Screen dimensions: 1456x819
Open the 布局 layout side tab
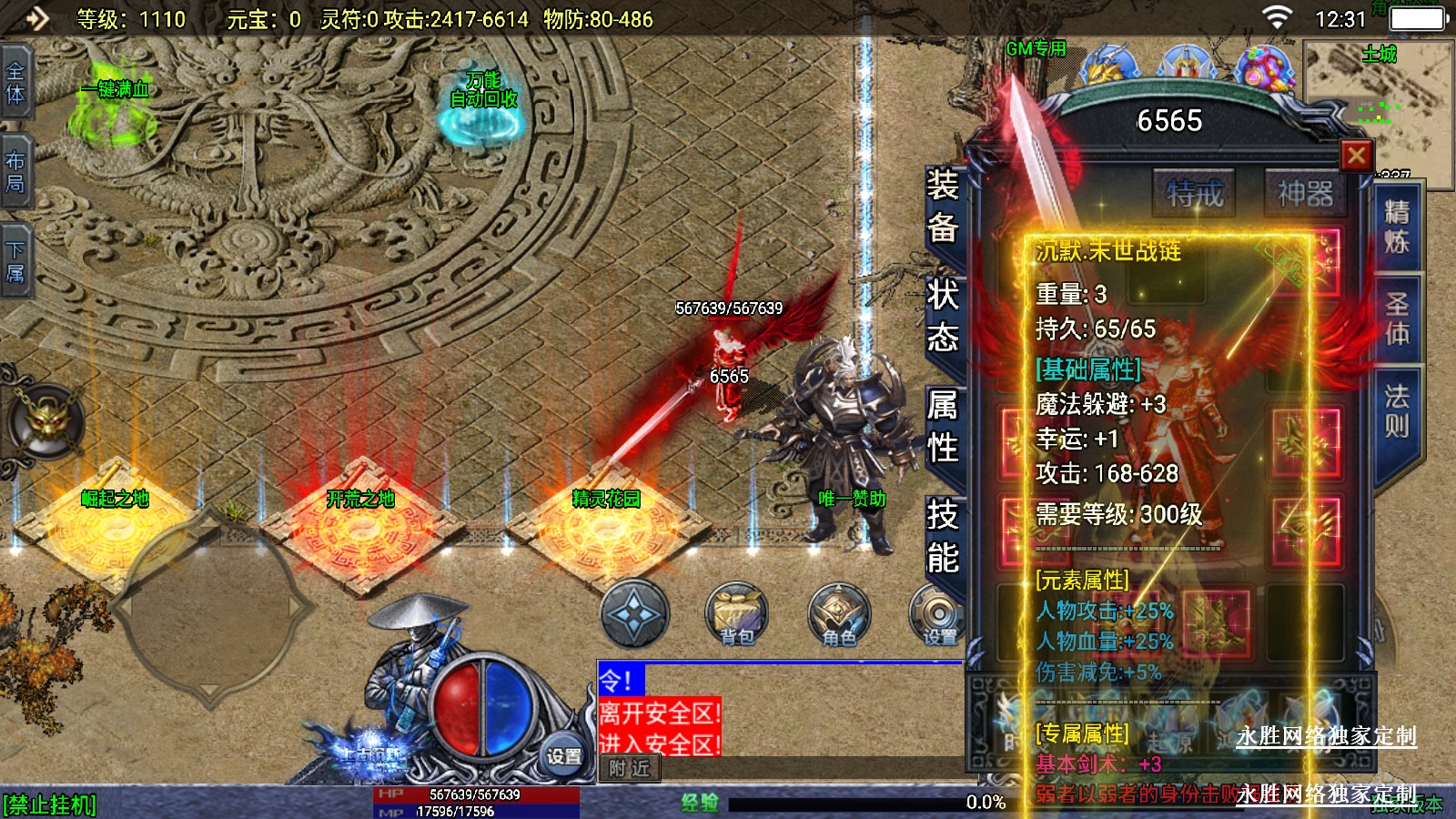(x=15, y=172)
